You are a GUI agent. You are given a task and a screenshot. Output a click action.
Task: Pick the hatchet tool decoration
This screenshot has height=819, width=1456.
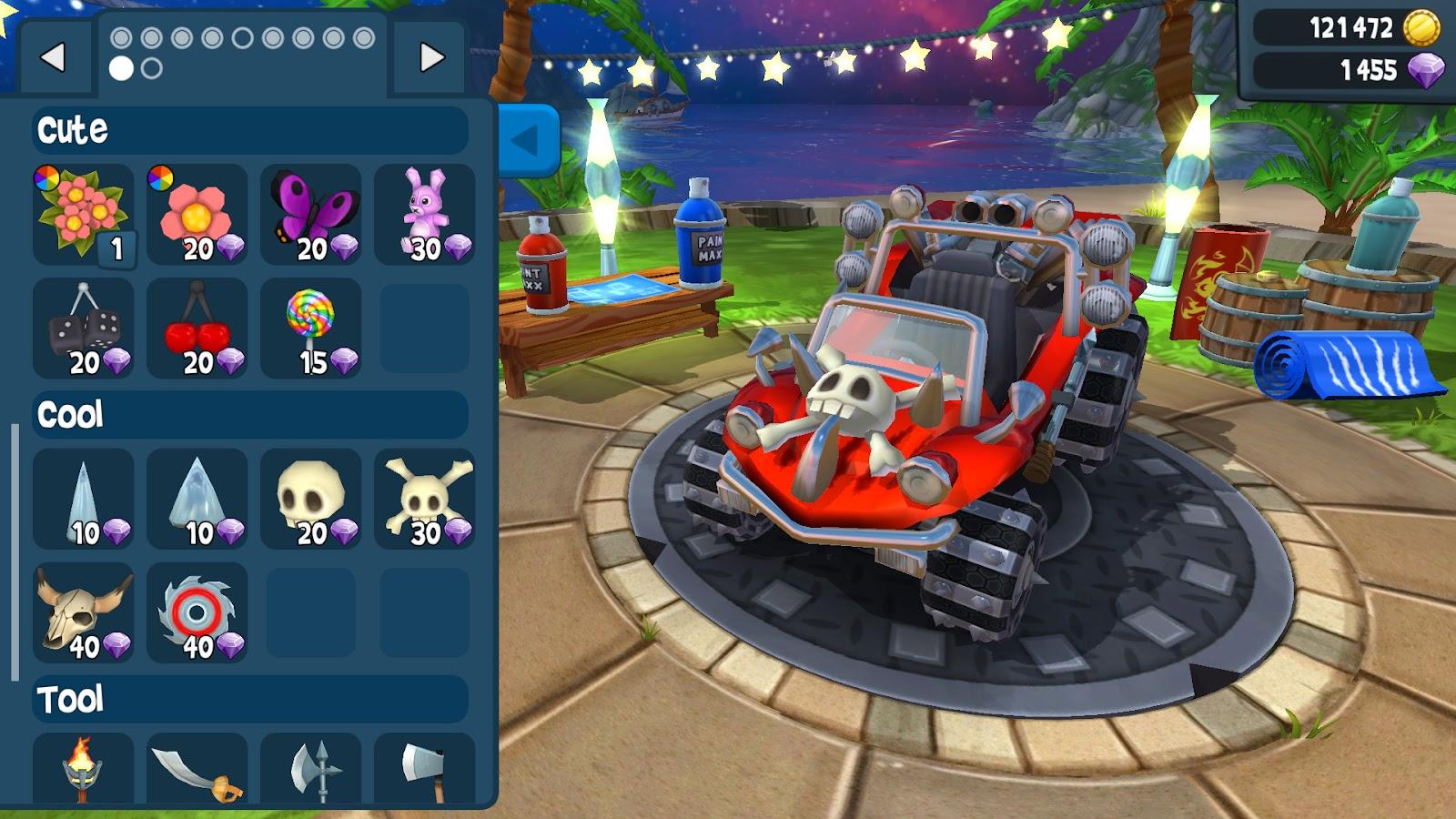424,769
